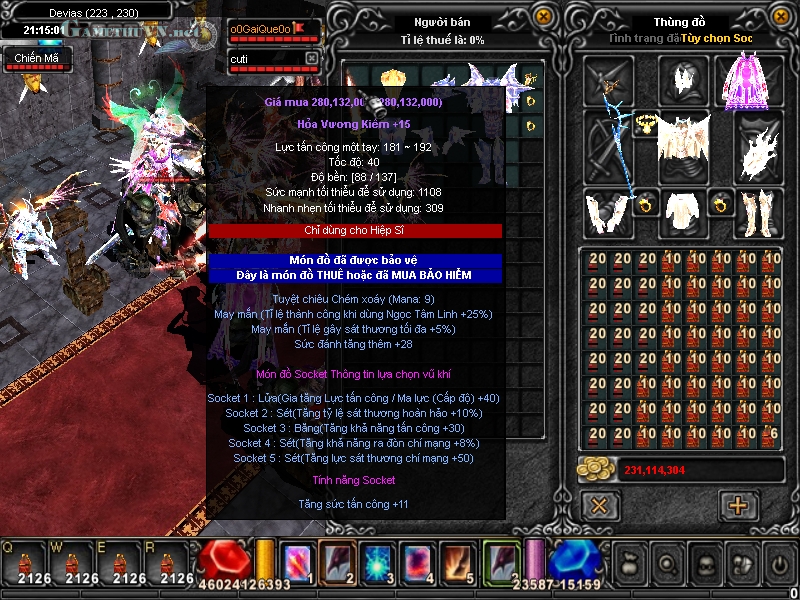This screenshot has width=800, height=600.
Task: Close the Người bán seller window
Action: (x=543, y=17)
